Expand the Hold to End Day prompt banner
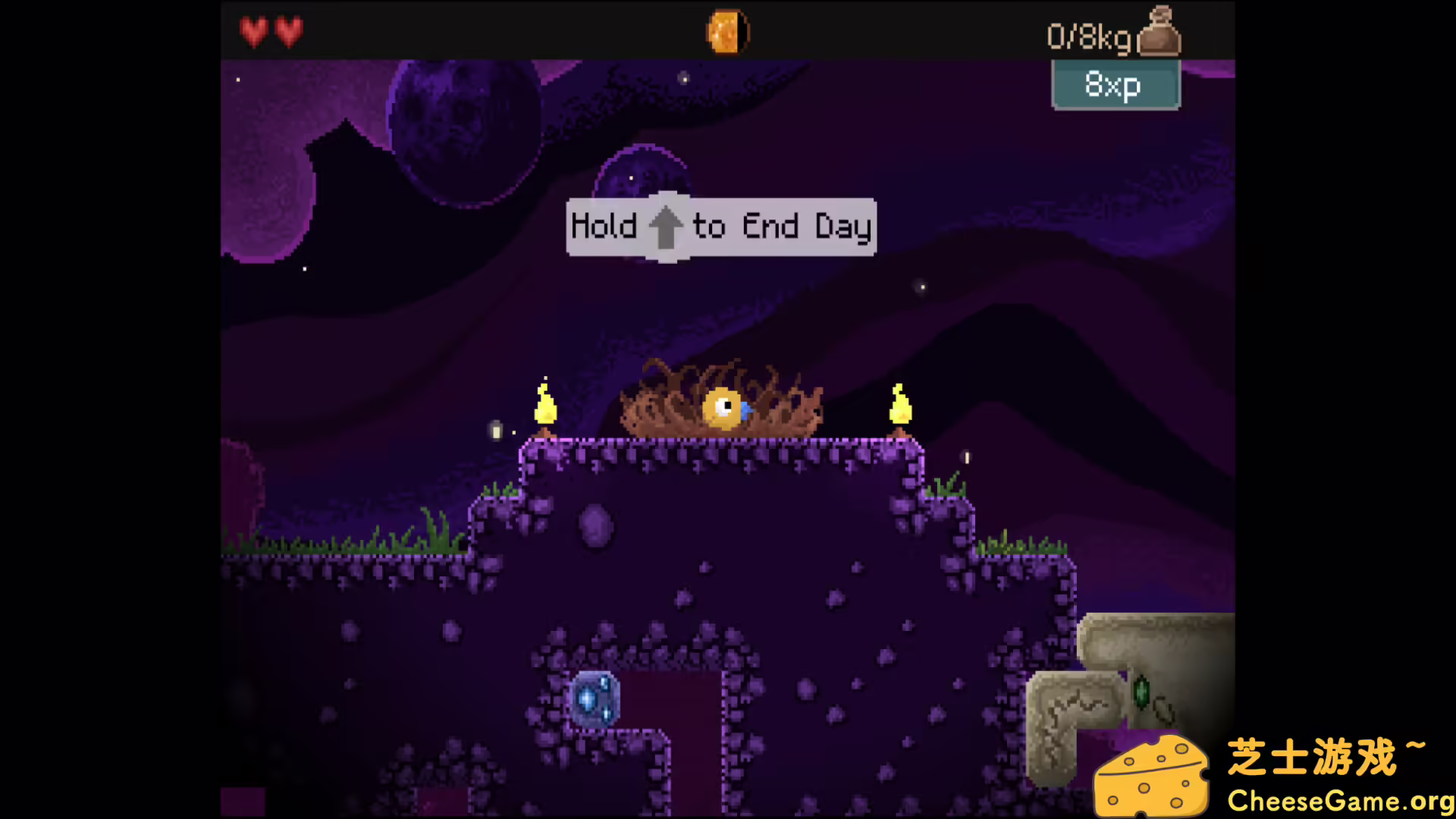 coord(721,227)
